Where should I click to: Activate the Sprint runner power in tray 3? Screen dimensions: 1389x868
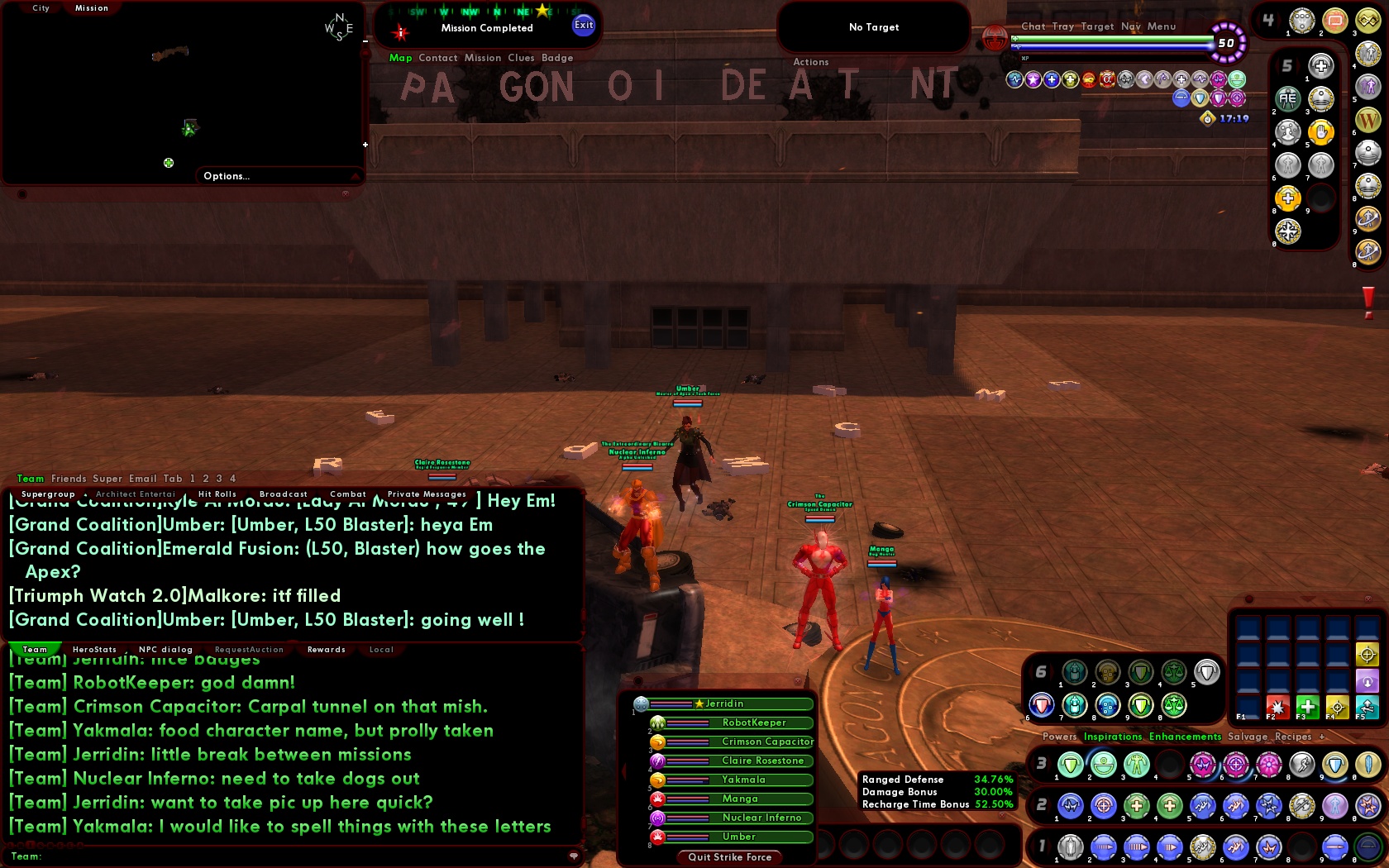click(1301, 764)
